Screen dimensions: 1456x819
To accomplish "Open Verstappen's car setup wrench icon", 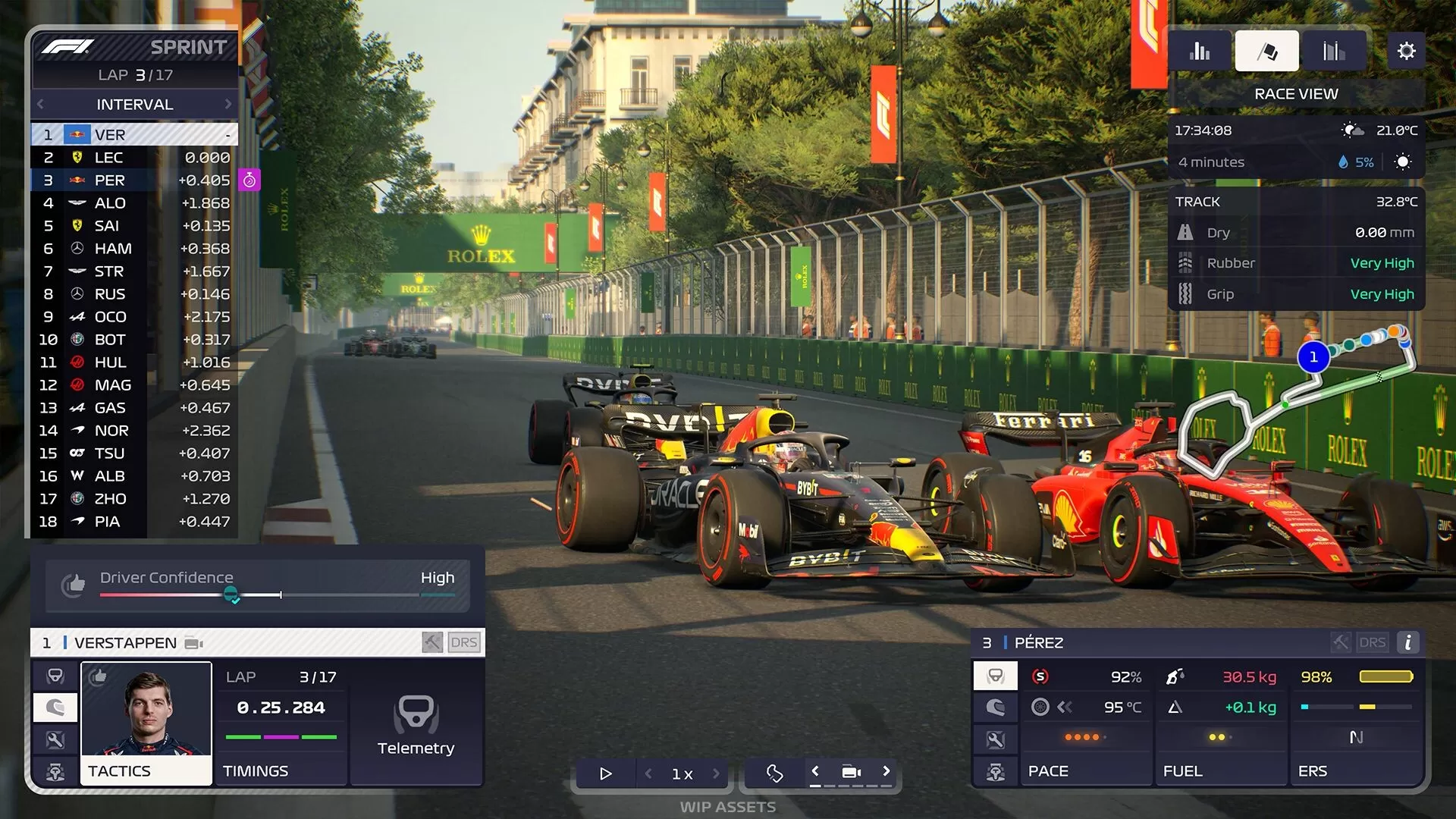I will tap(55, 739).
